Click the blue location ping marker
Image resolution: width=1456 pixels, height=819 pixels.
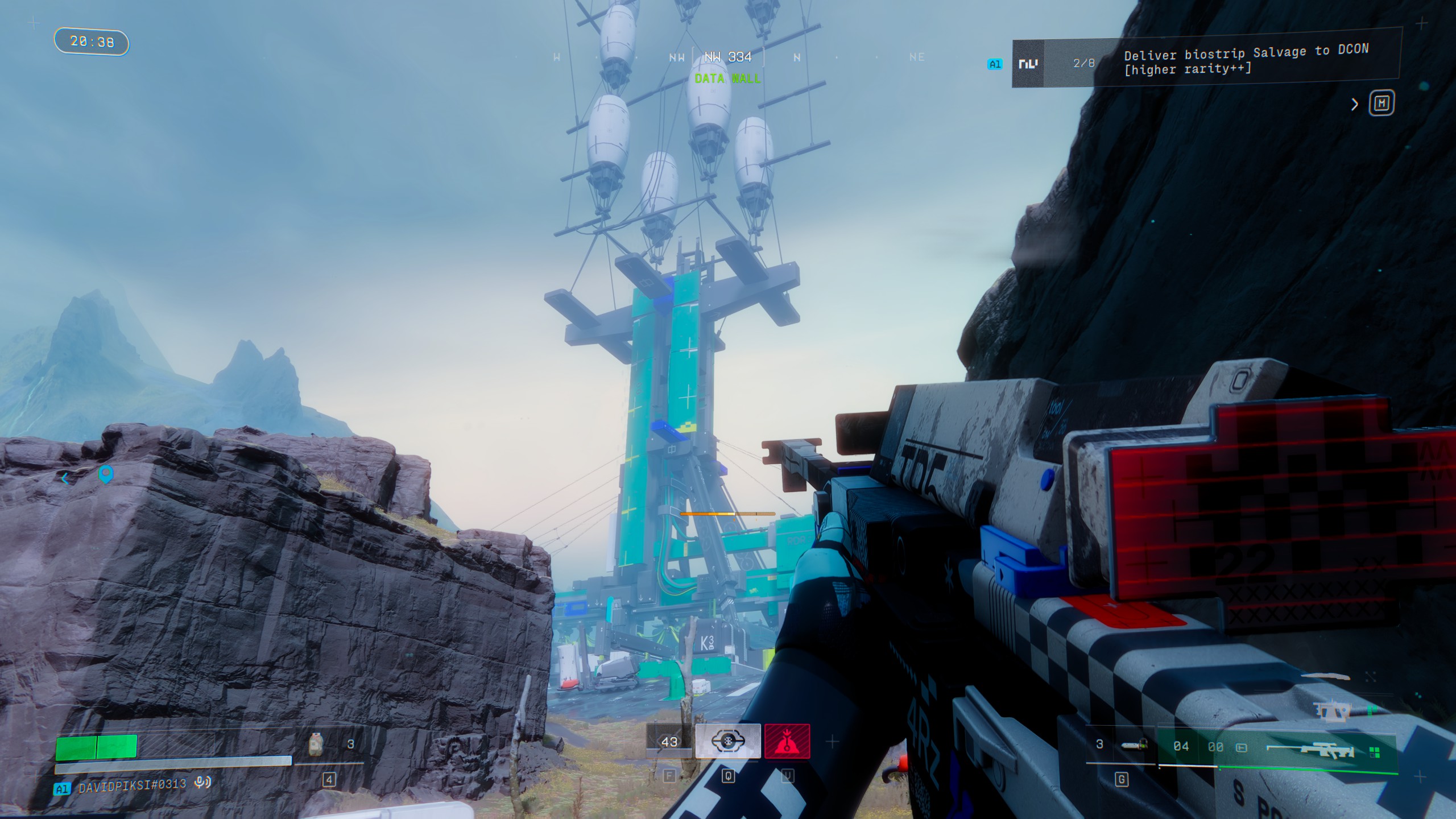coord(106,473)
